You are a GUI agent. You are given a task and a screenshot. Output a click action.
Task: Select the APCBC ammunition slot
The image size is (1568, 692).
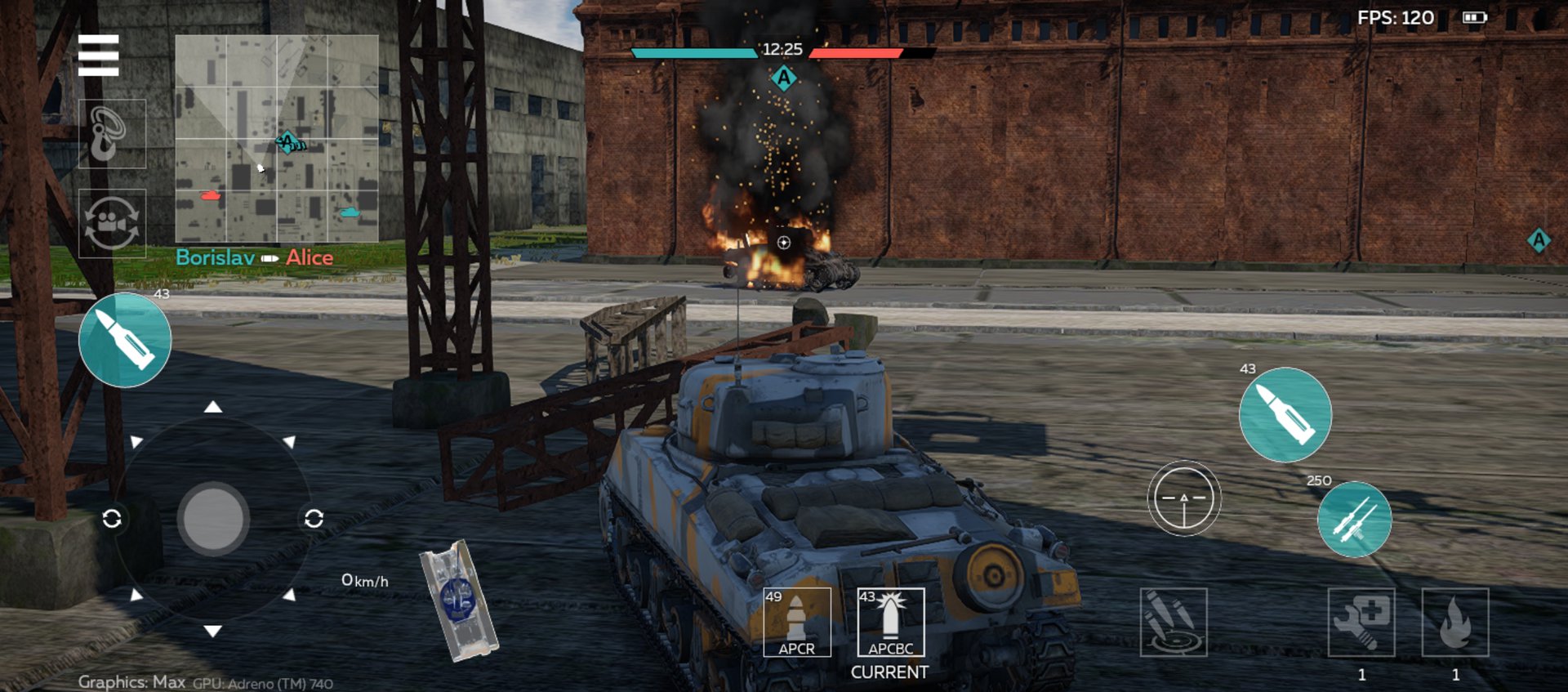coord(890,622)
